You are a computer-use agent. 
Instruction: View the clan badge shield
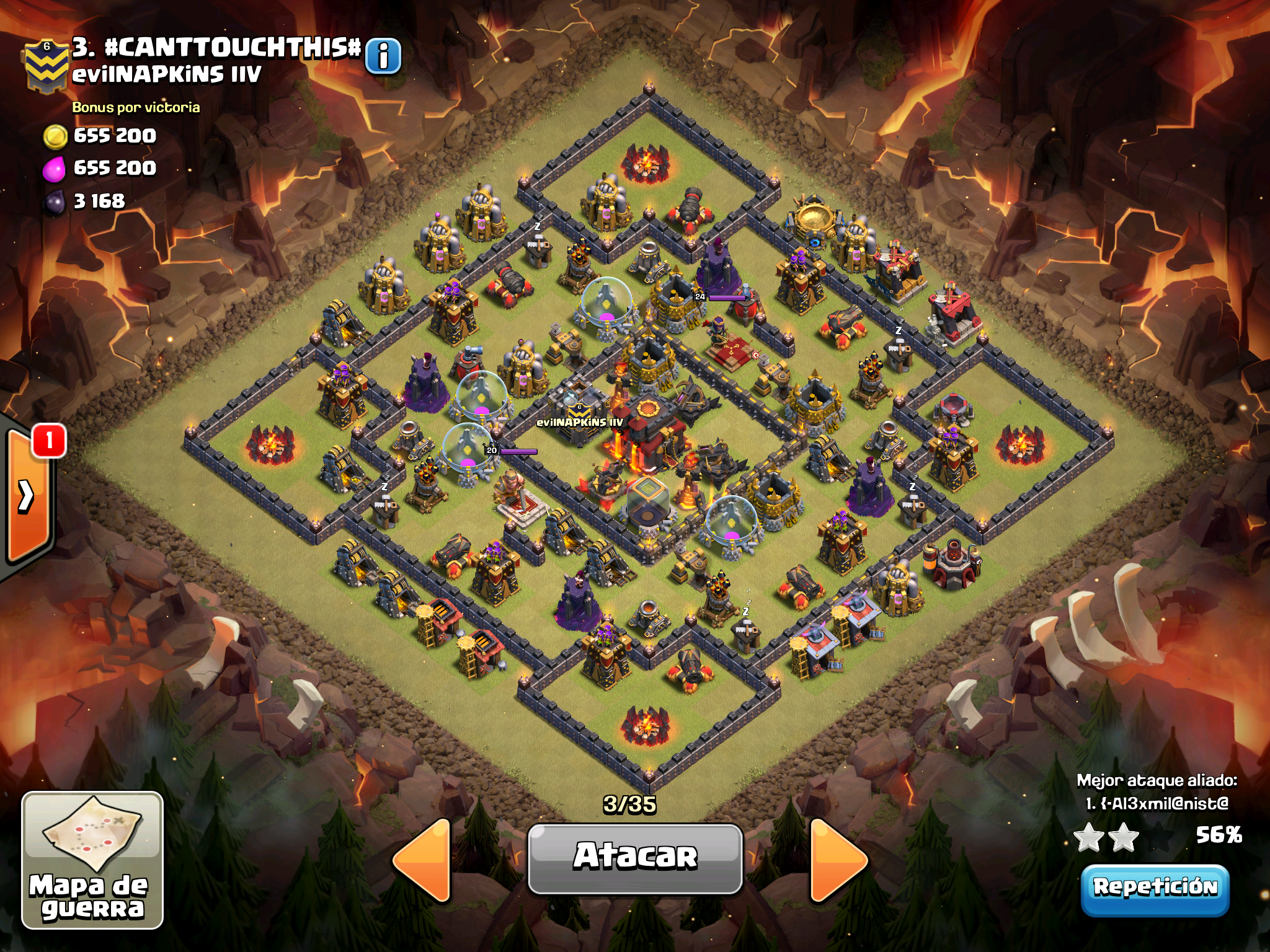(x=46, y=67)
